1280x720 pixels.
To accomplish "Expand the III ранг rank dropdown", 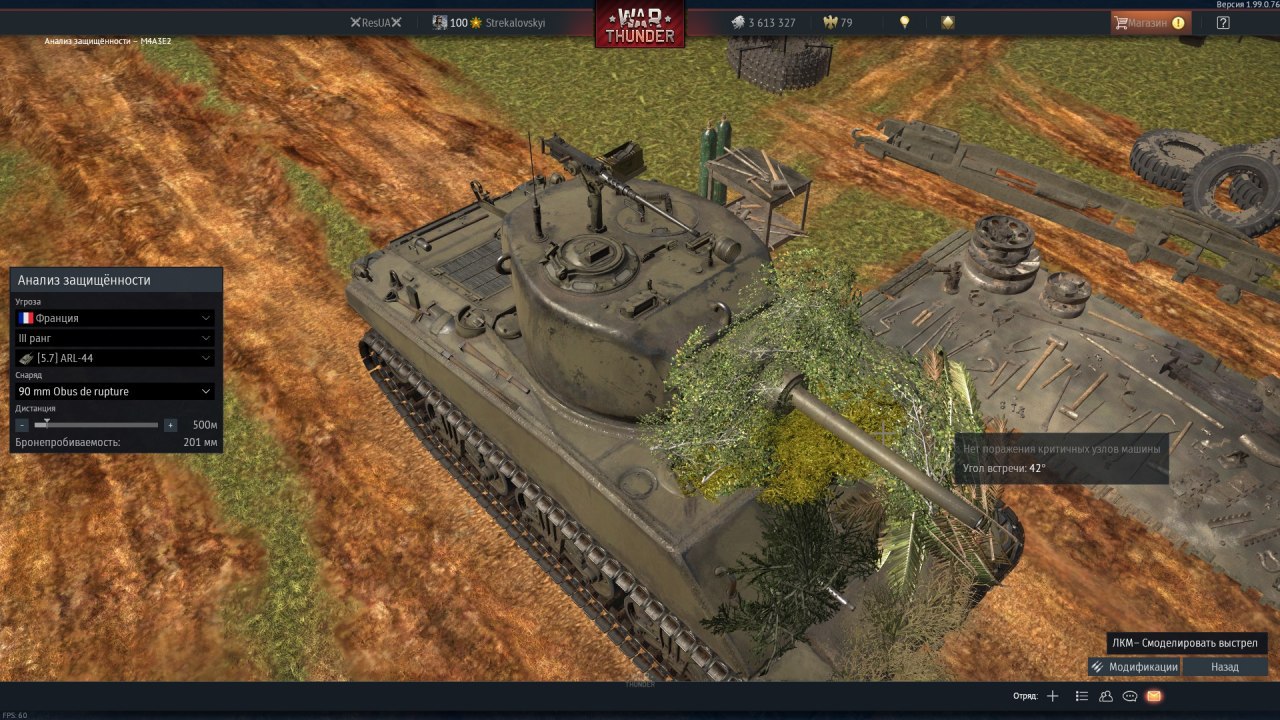I will point(115,338).
